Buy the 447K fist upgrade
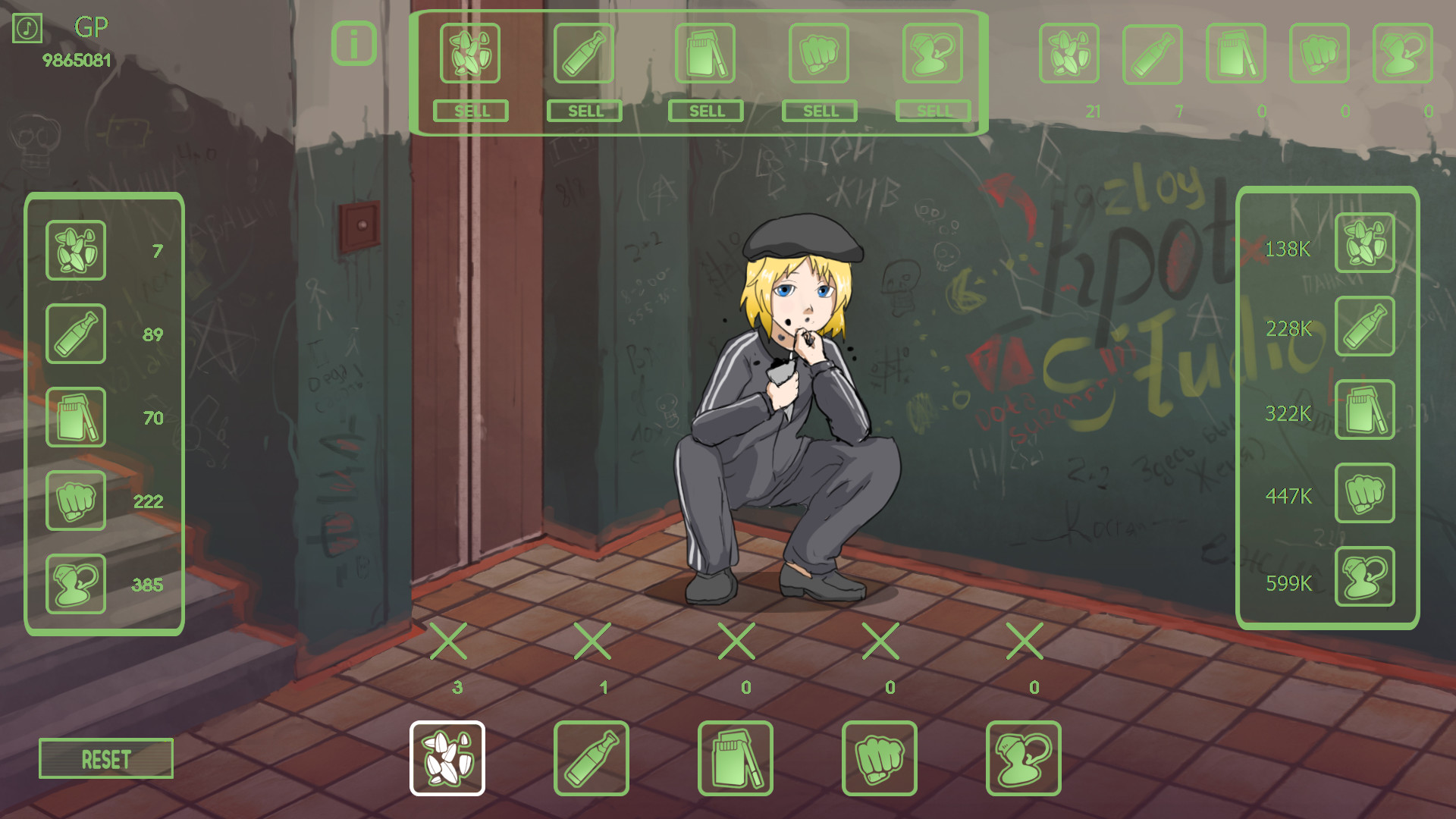 (1364, 493)
